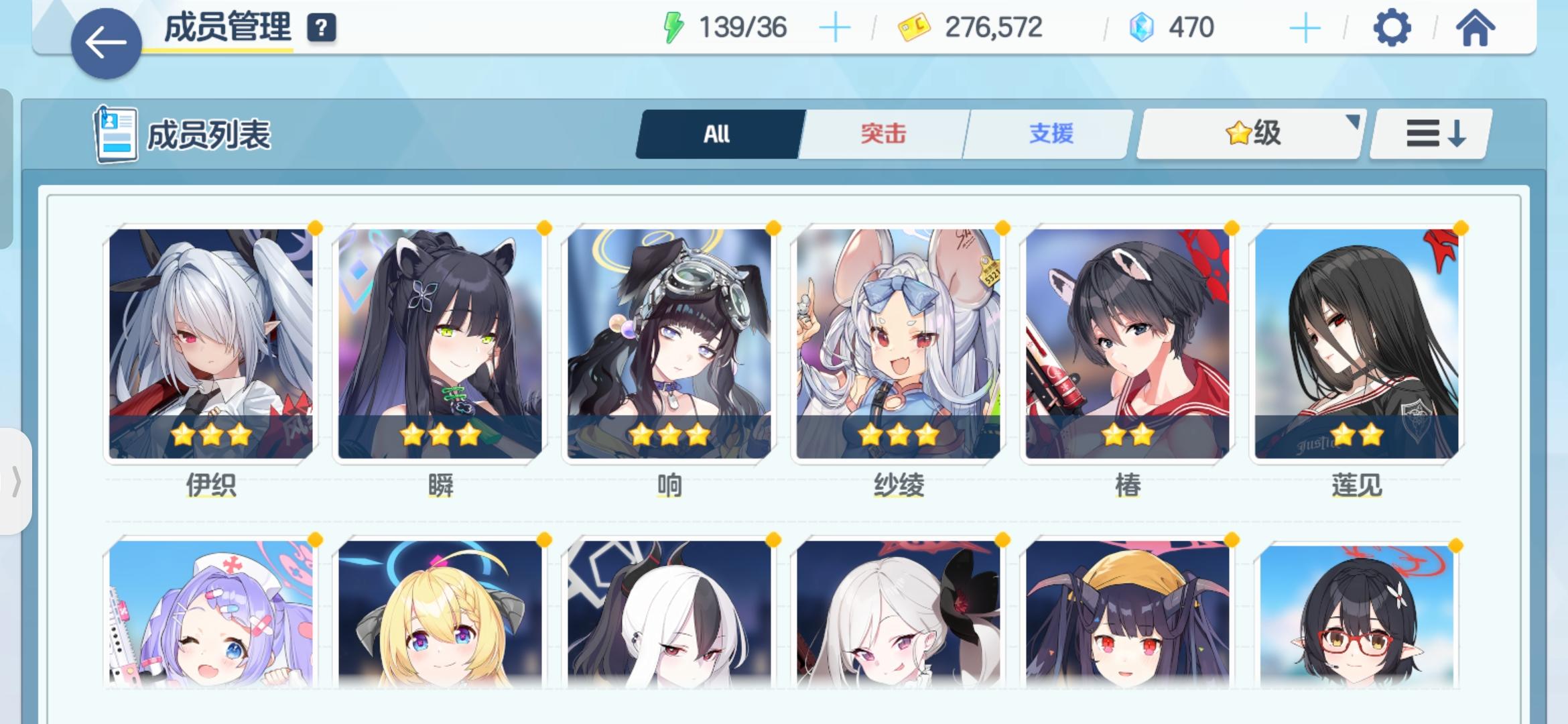
Task: Tap the lightning AP energy icon
Action: 672,27
